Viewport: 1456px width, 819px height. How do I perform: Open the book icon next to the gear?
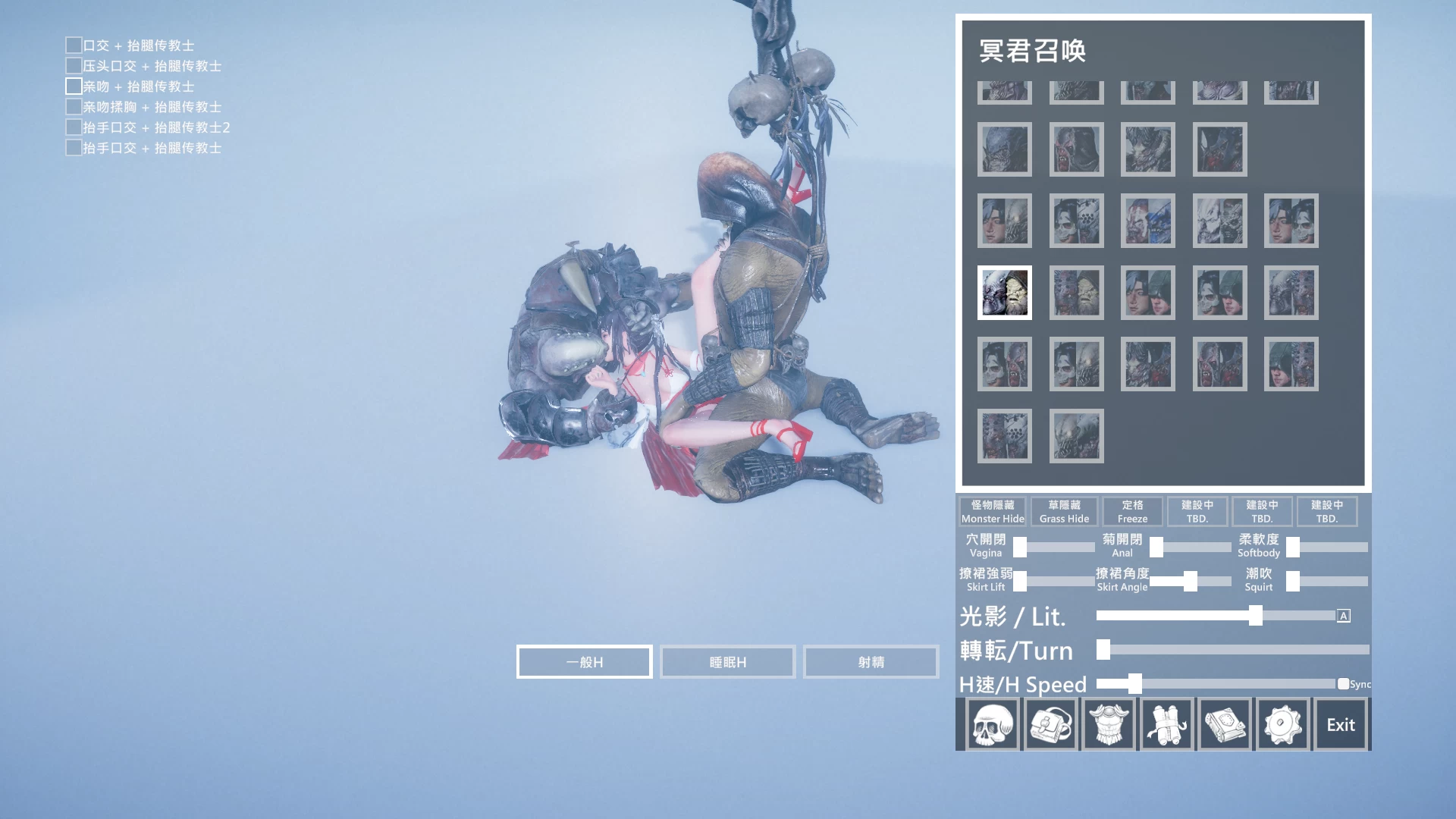1224,723
